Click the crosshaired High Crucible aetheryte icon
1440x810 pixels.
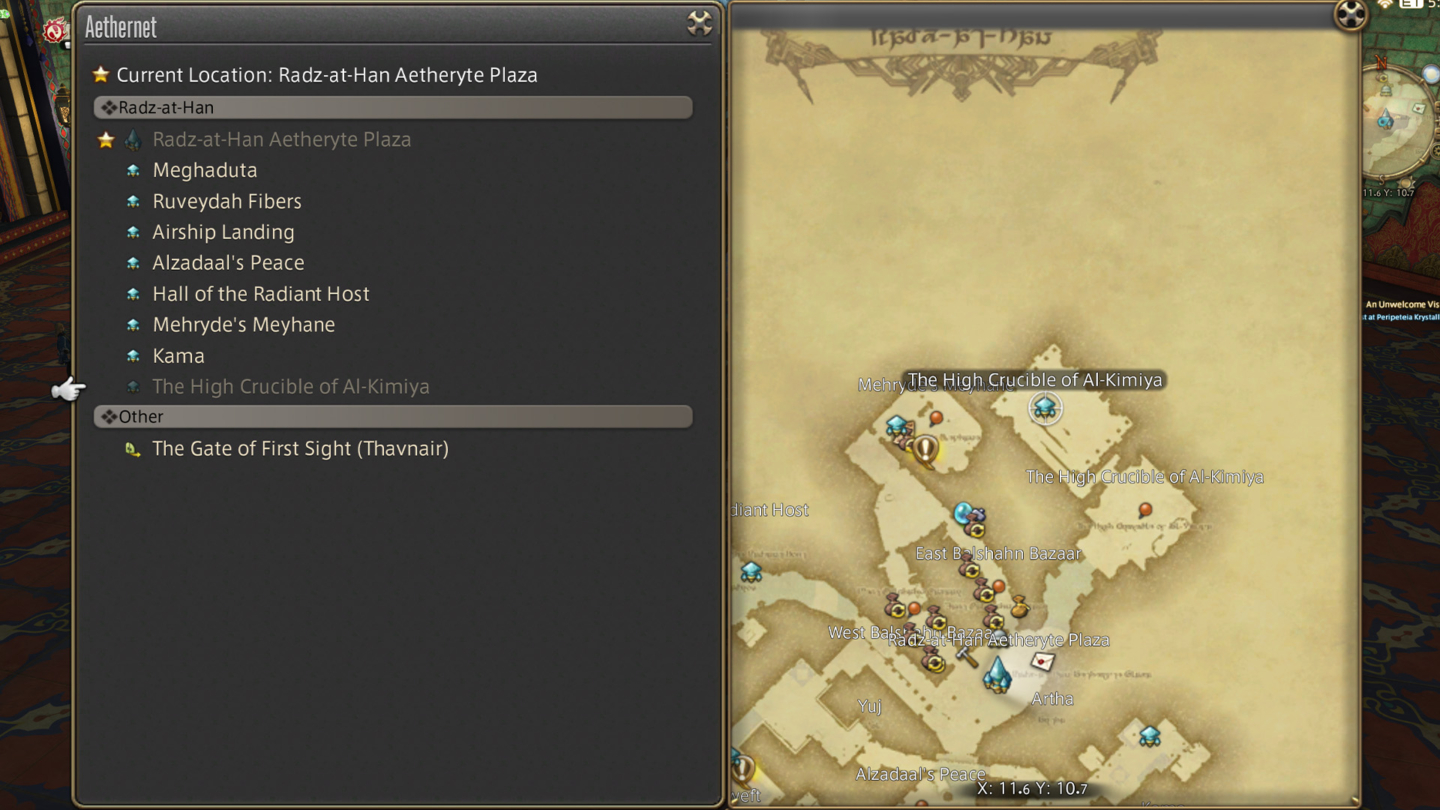tap(1045, 407)
